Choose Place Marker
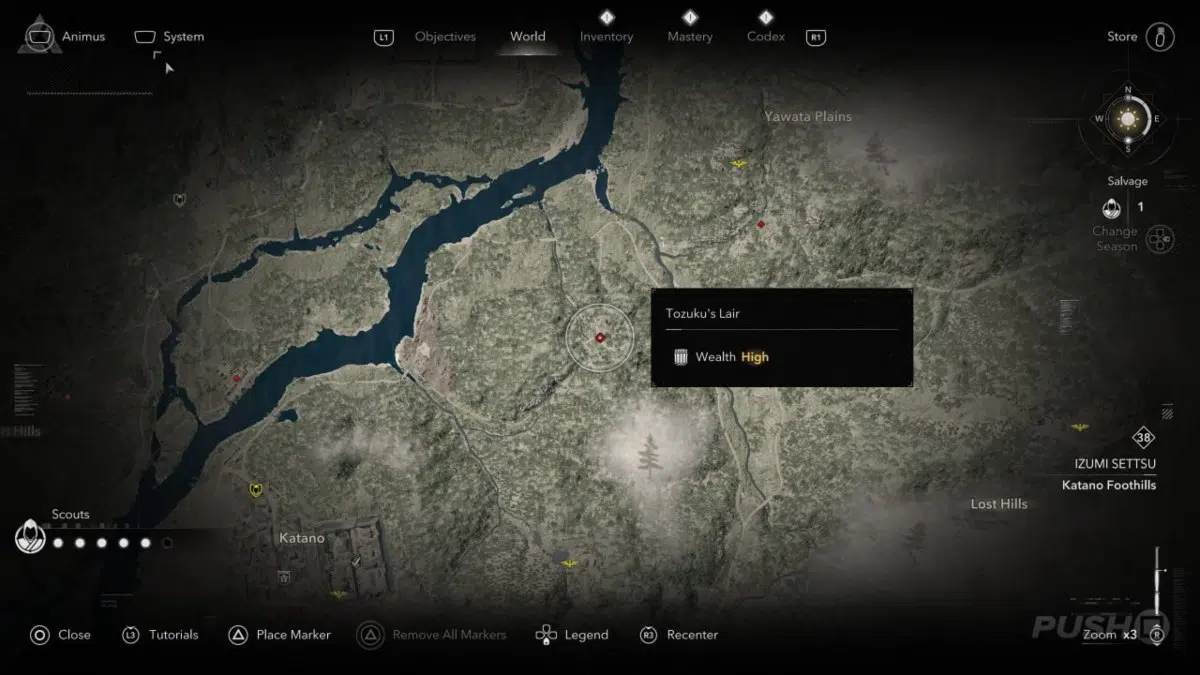The height and width of the screenshot is (675, 1200). pos(280,634)
